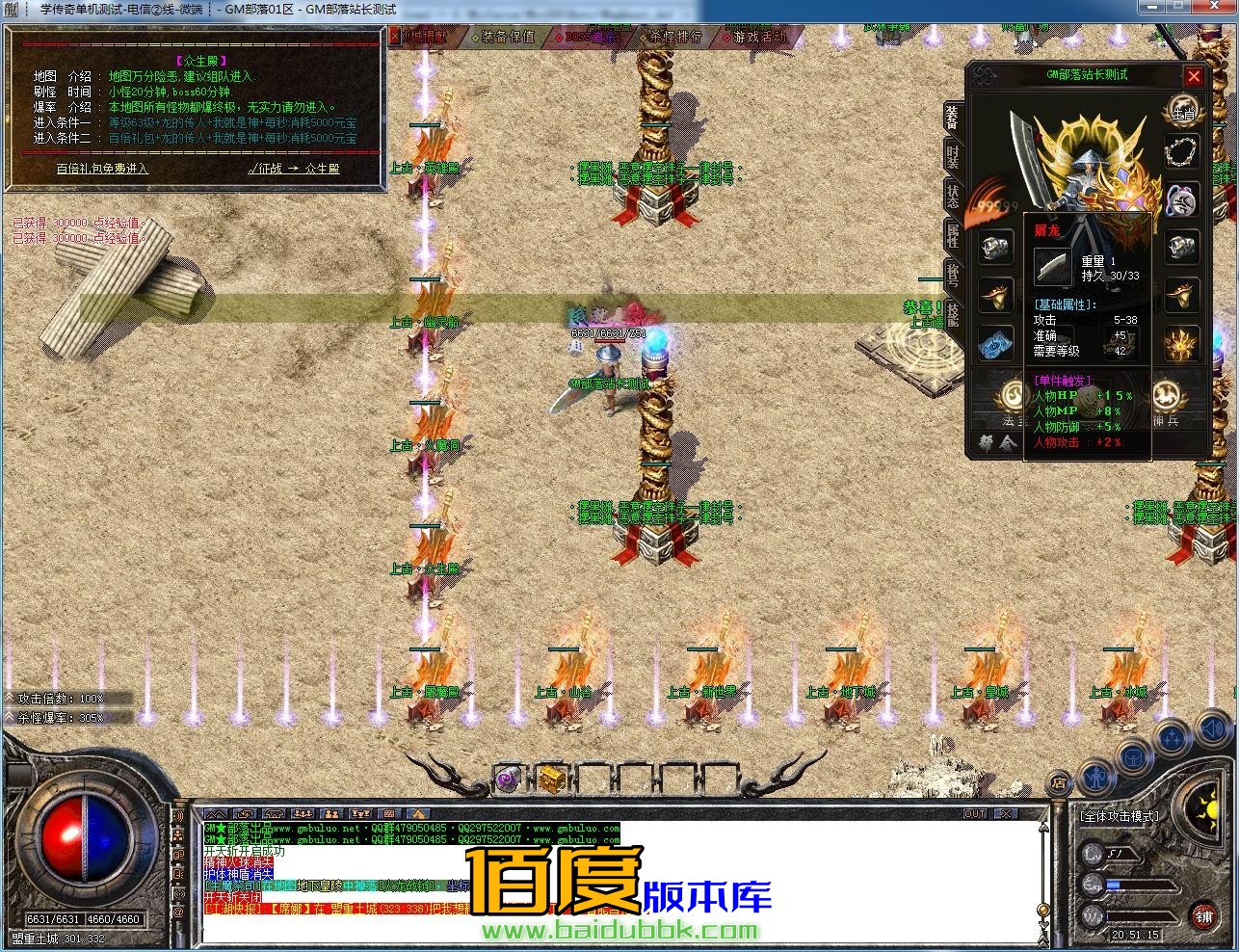
Task: Open the treasure chest icon at bottom center
Action: 551,779
